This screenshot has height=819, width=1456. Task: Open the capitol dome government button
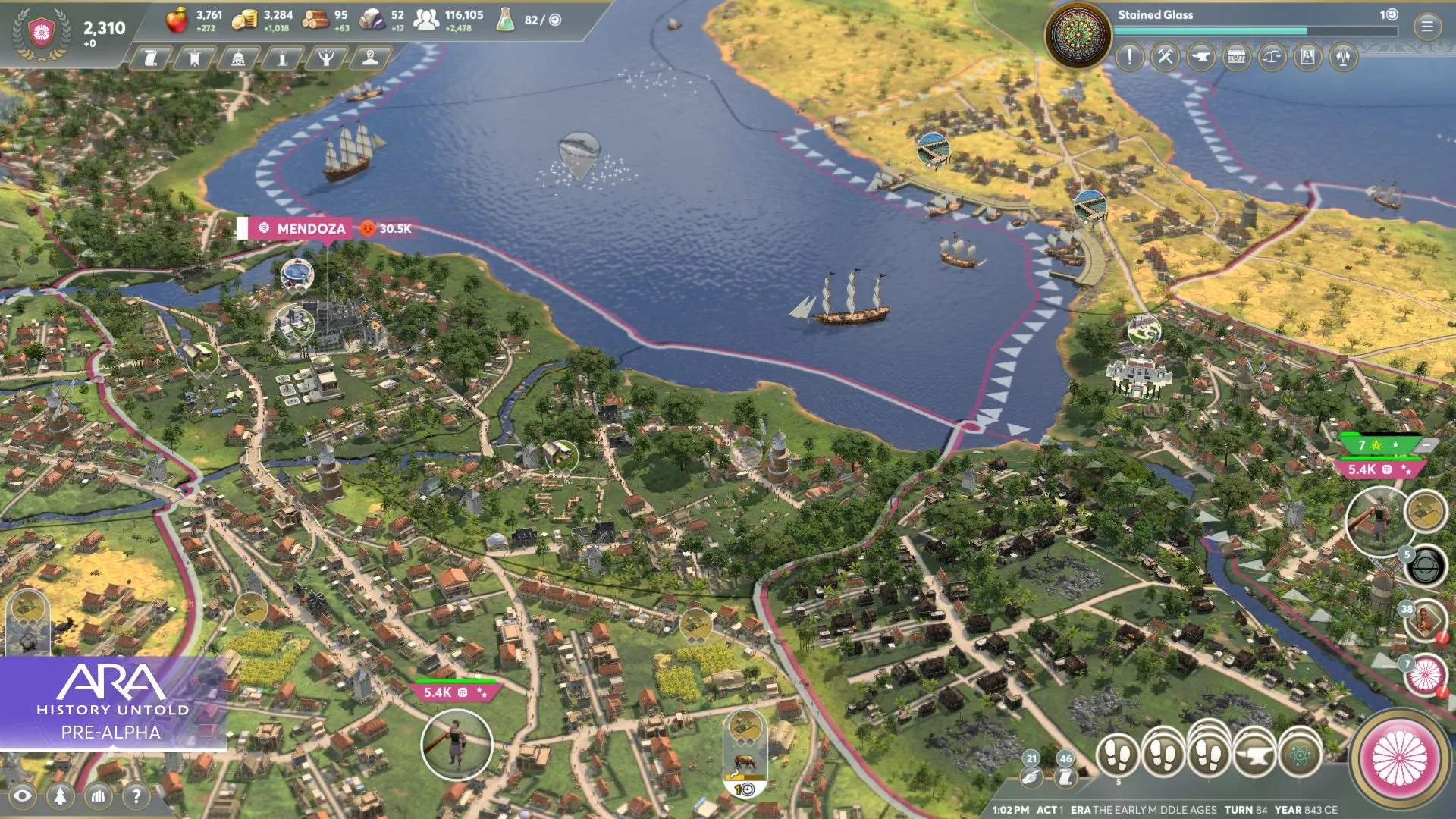pyautogui.click(x=238, y=58)
